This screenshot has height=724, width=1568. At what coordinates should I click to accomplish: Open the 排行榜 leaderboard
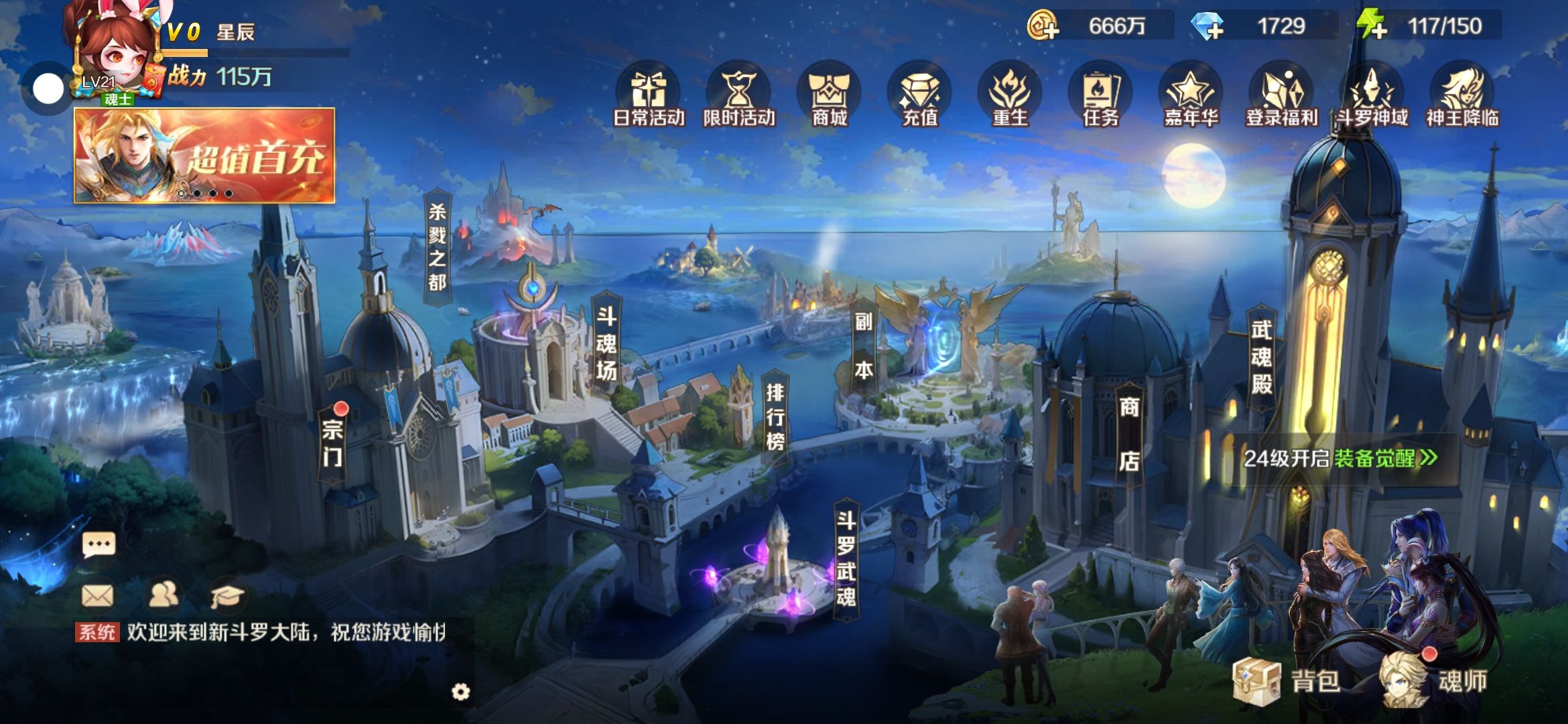[x=775, y=416]
